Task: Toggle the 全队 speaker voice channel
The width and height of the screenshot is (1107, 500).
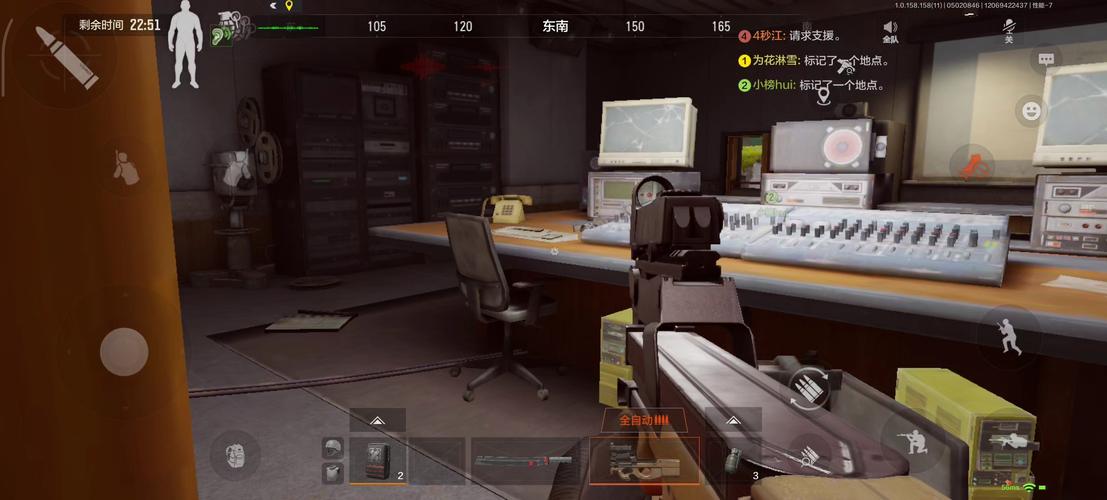Action: [x=890, y=32]
